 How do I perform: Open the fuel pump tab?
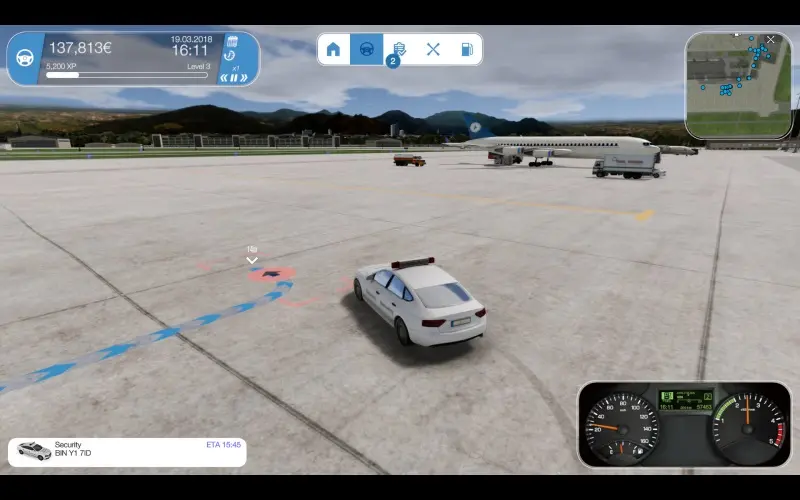[x=466, y=49]
